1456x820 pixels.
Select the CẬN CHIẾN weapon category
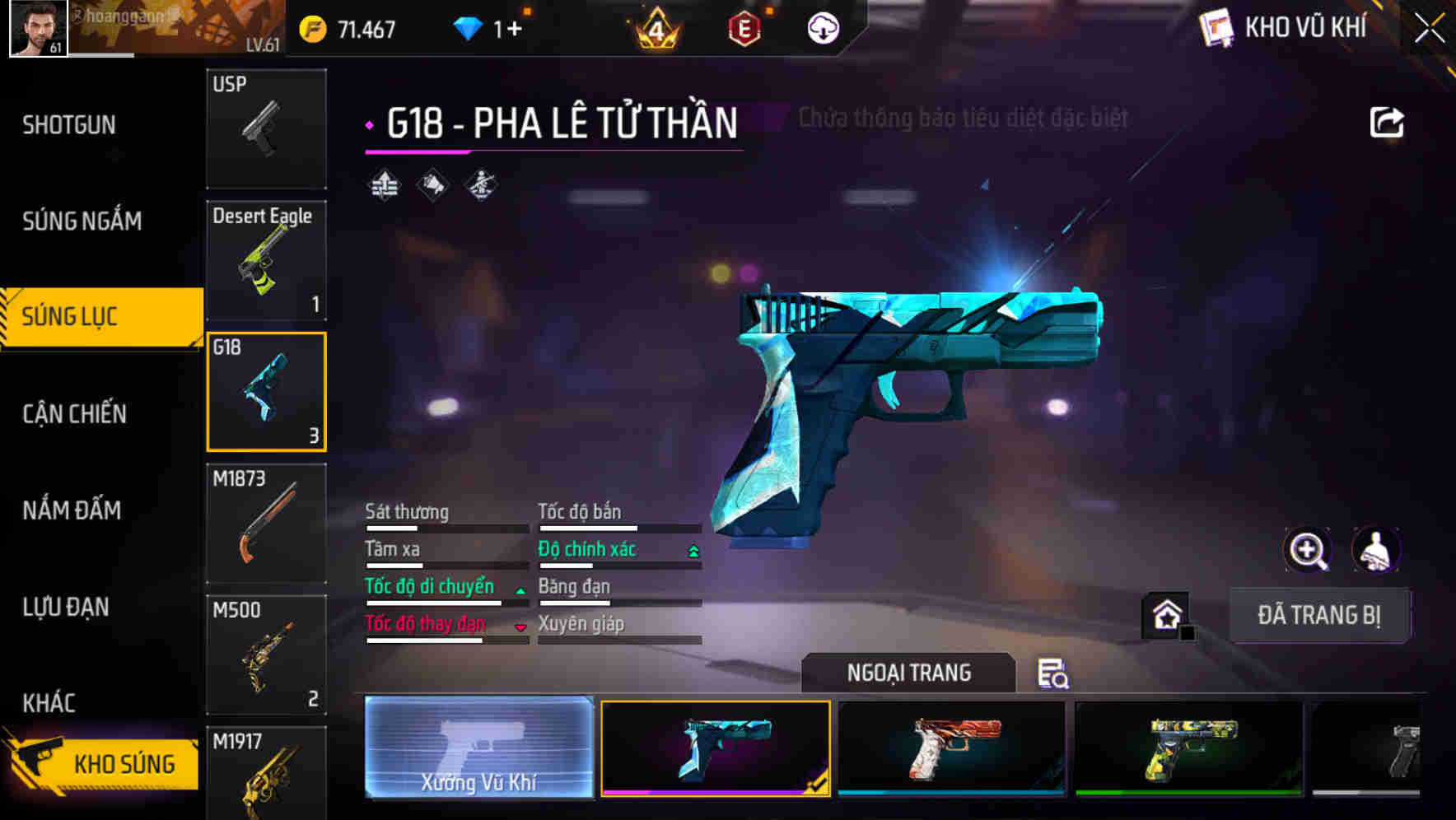click(x=72, y=414)
